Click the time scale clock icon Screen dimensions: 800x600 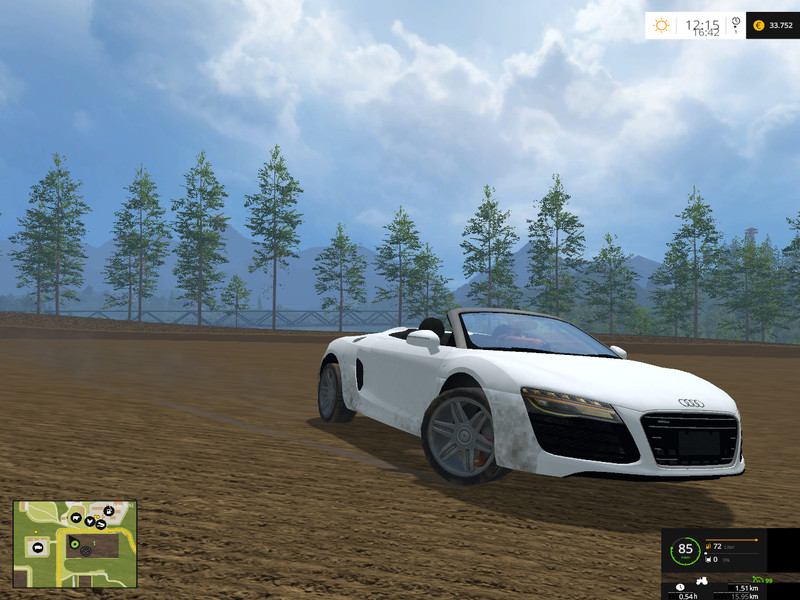pos(736,24)
